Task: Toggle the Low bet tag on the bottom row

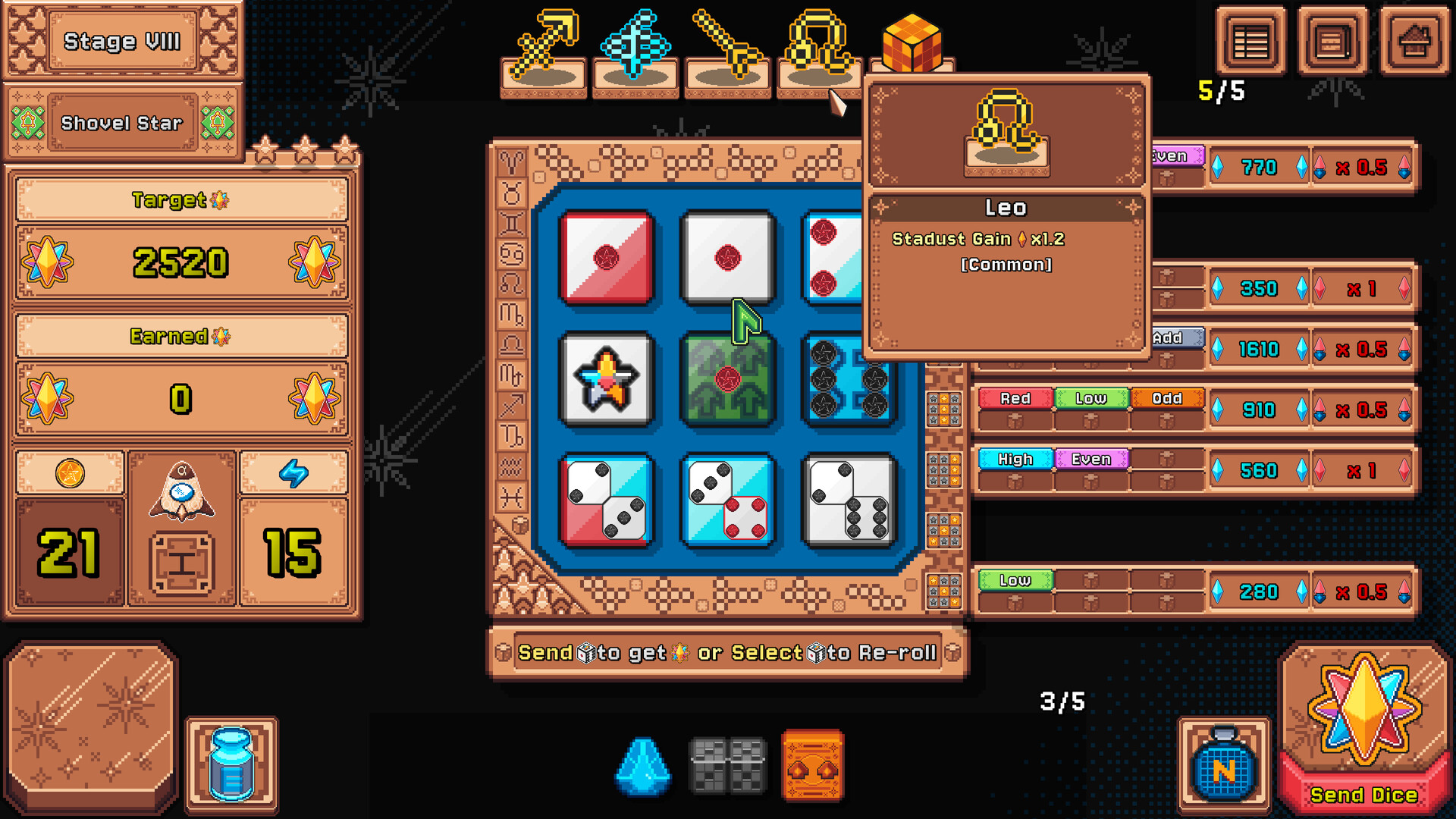Action: pos(1015,580)
